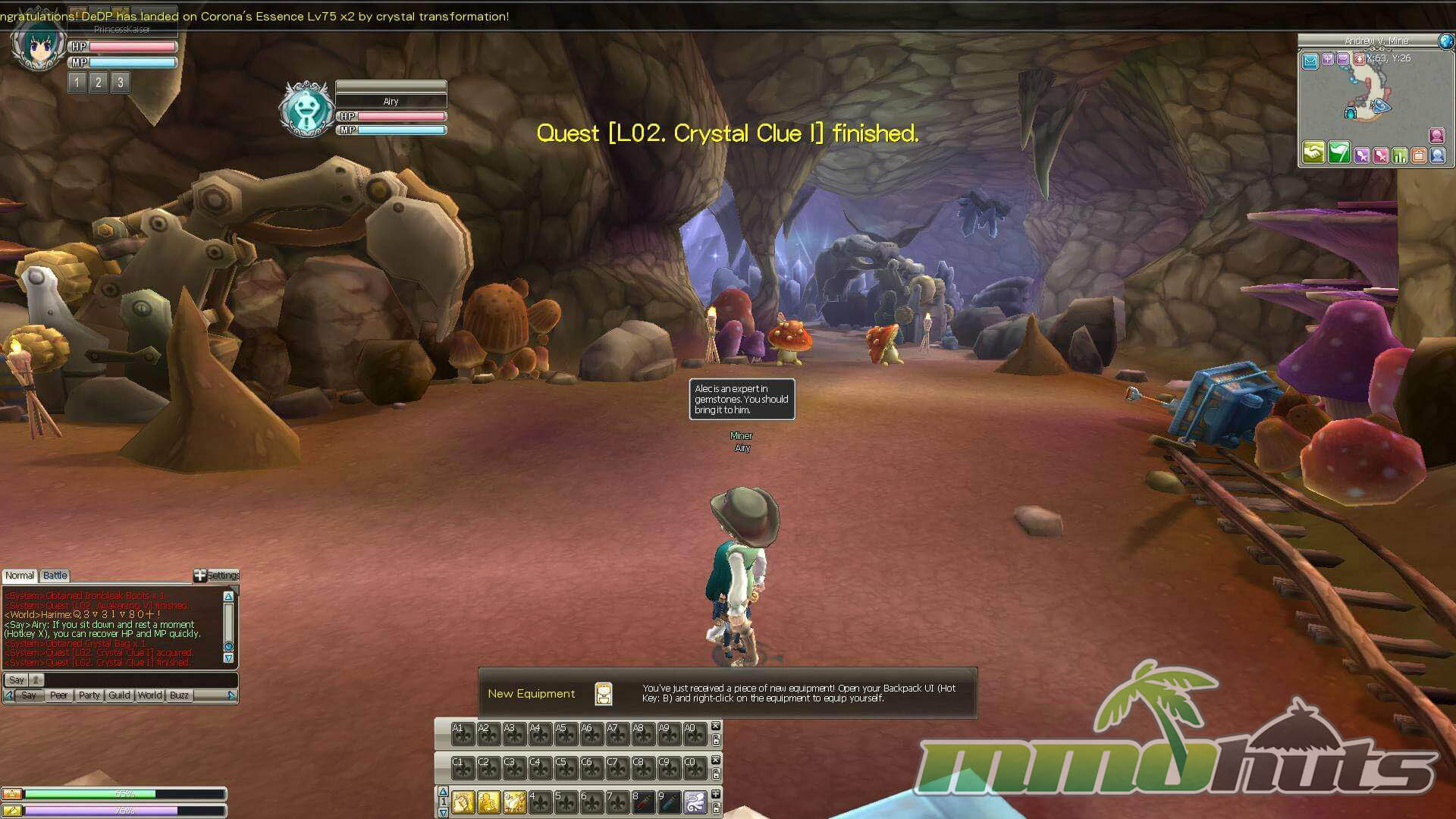Image resolution: width=1456 pixels, height=819 pixels.
Task: Close the A-row hotbar
Action: (x=715, y=726)
